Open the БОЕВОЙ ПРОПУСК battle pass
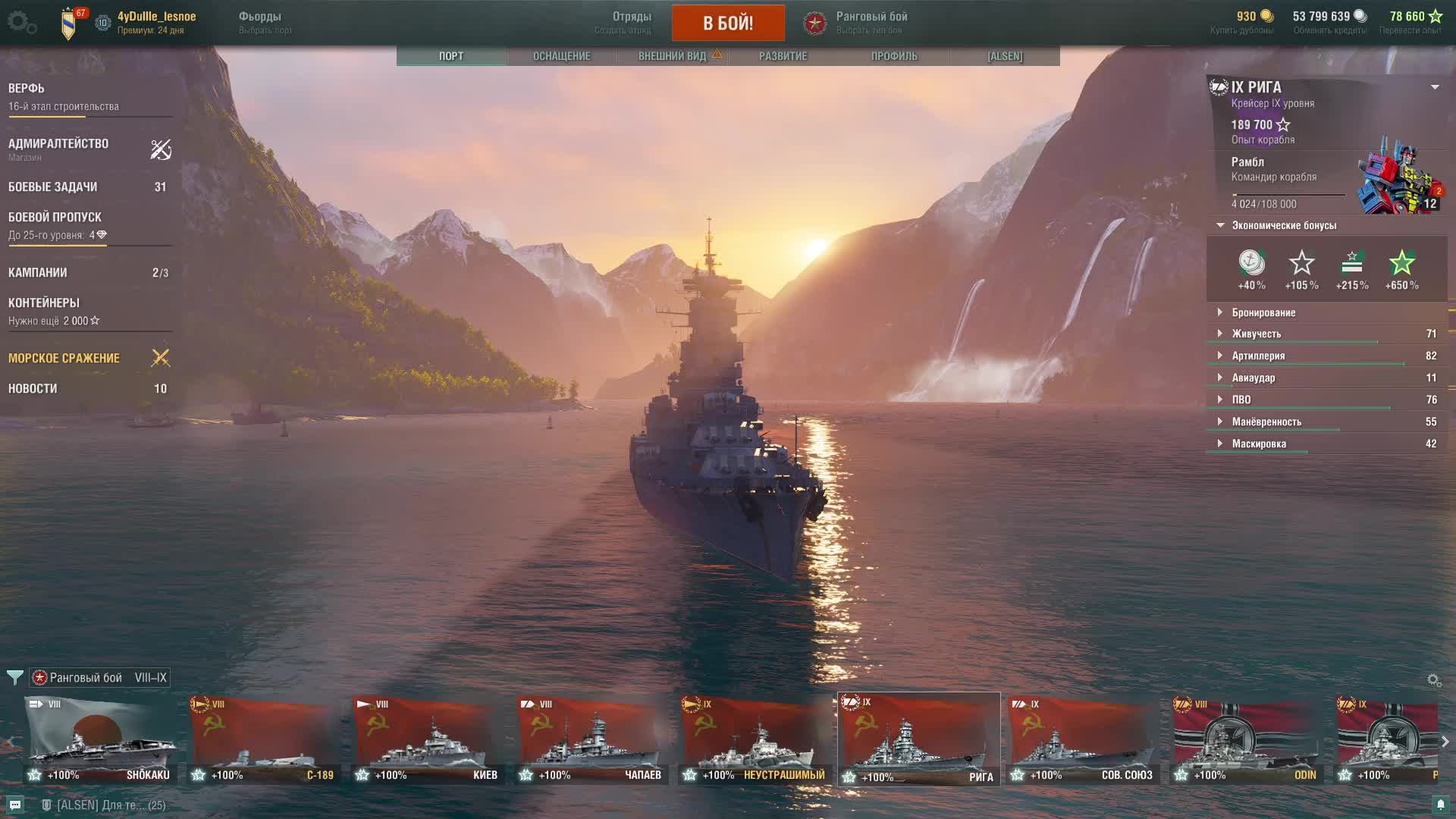Viewport: 1456px width, 819px height. click(x=55, y=218)
